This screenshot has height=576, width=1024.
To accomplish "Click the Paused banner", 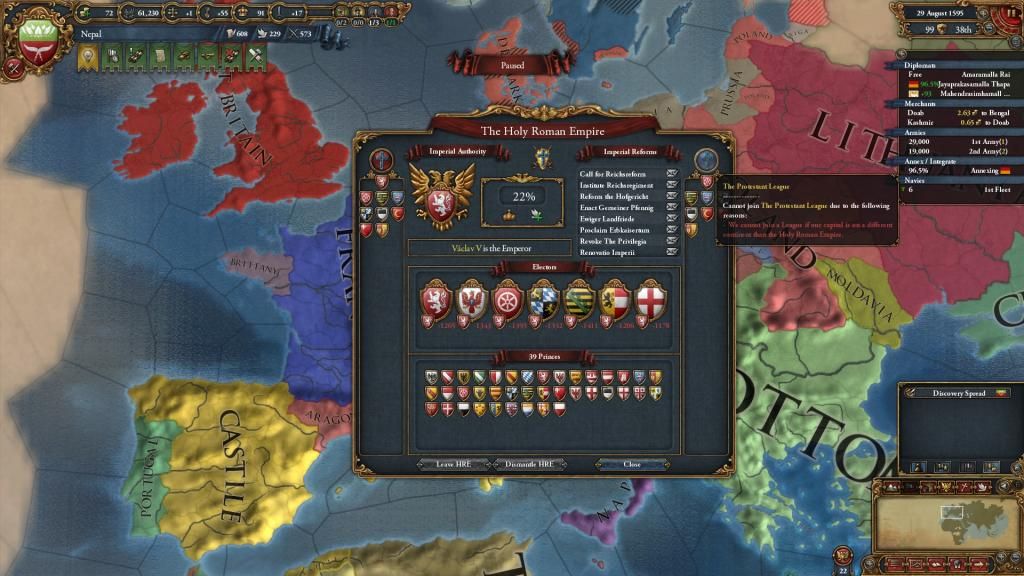I will (512, 65).
